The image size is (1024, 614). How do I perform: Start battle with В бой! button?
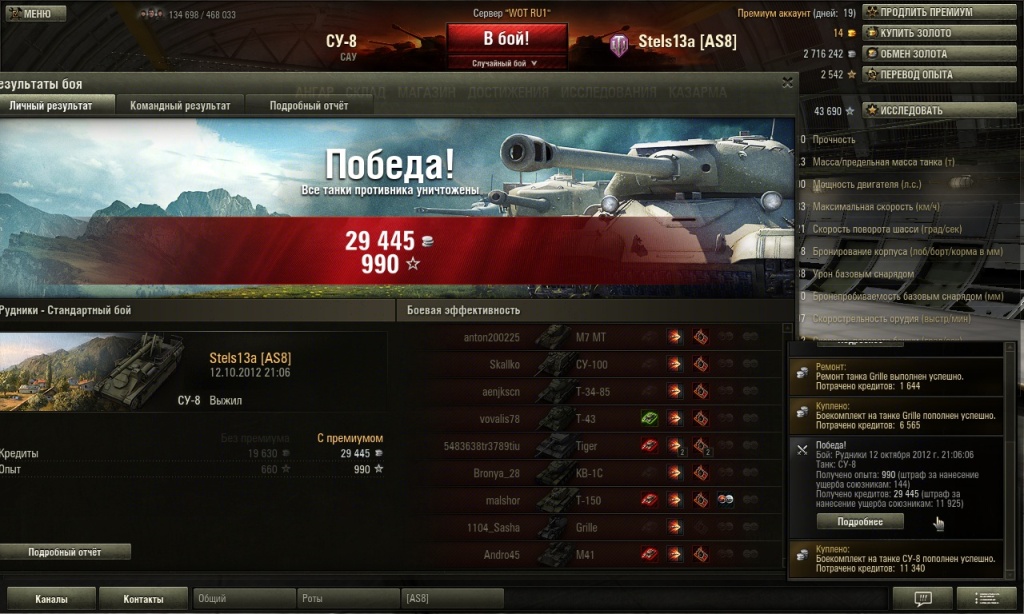click(506, 40)
